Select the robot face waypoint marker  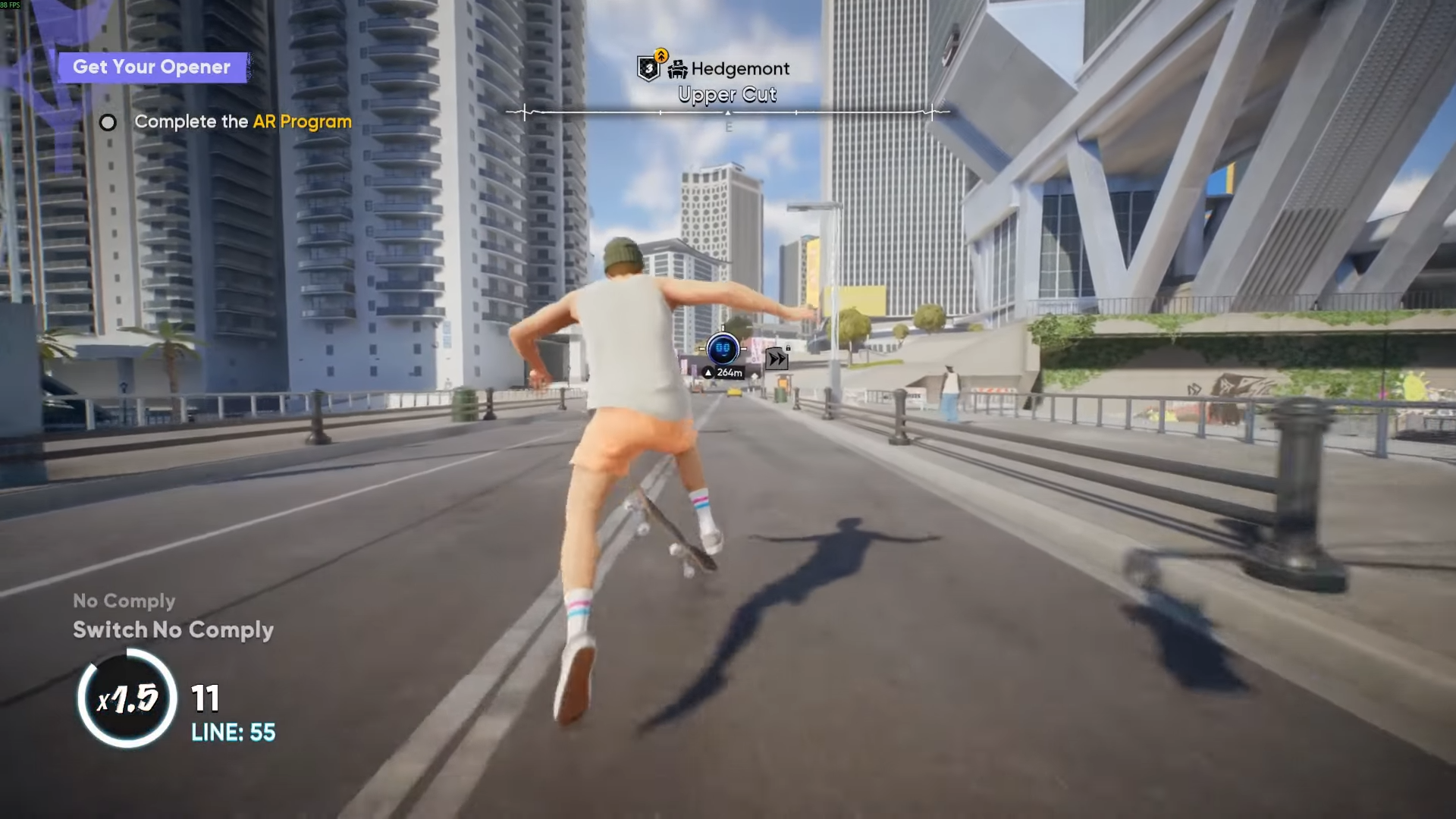(x=723, y=349)
